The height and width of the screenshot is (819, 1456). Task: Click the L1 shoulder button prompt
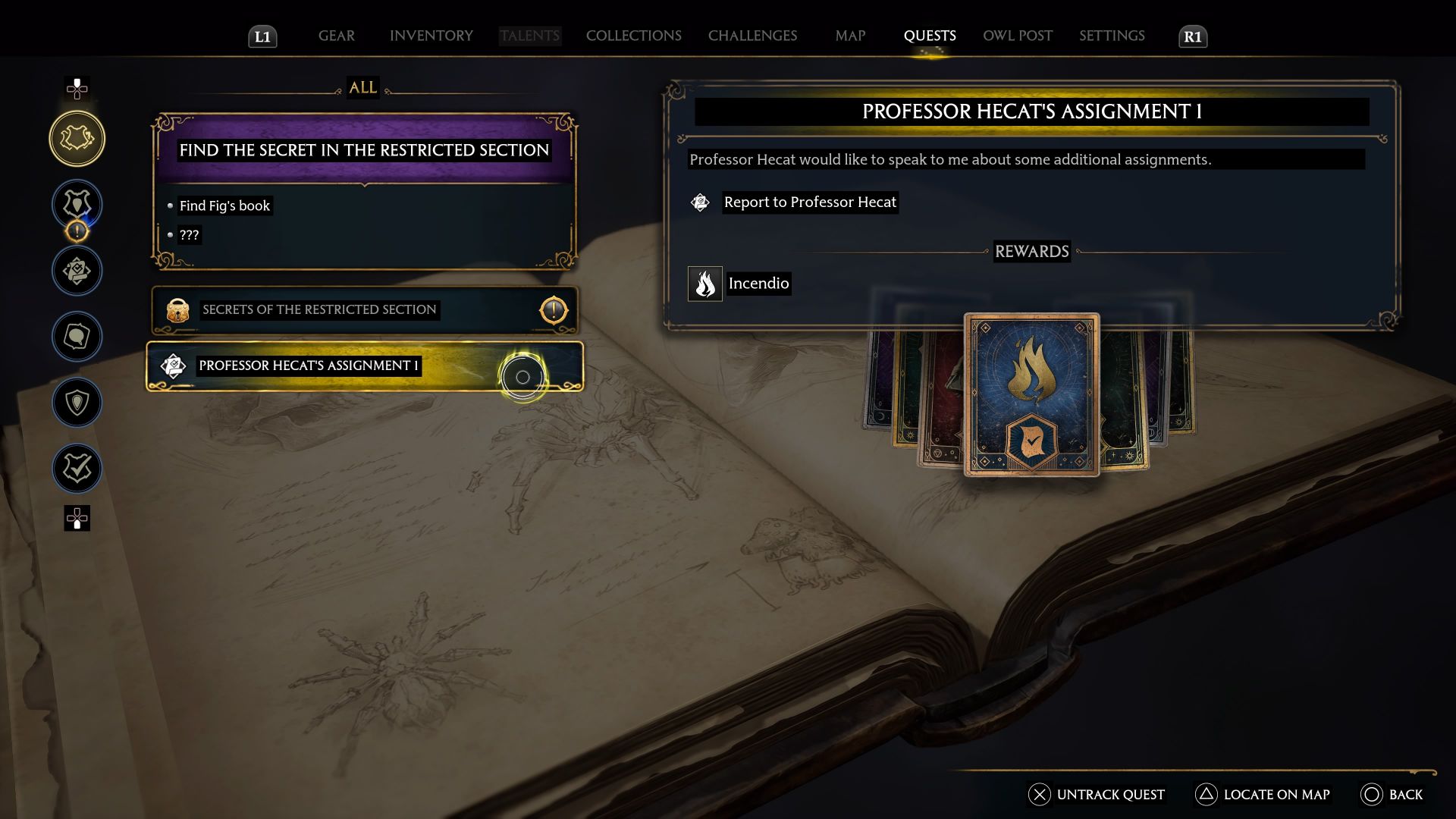coord(262,35)
